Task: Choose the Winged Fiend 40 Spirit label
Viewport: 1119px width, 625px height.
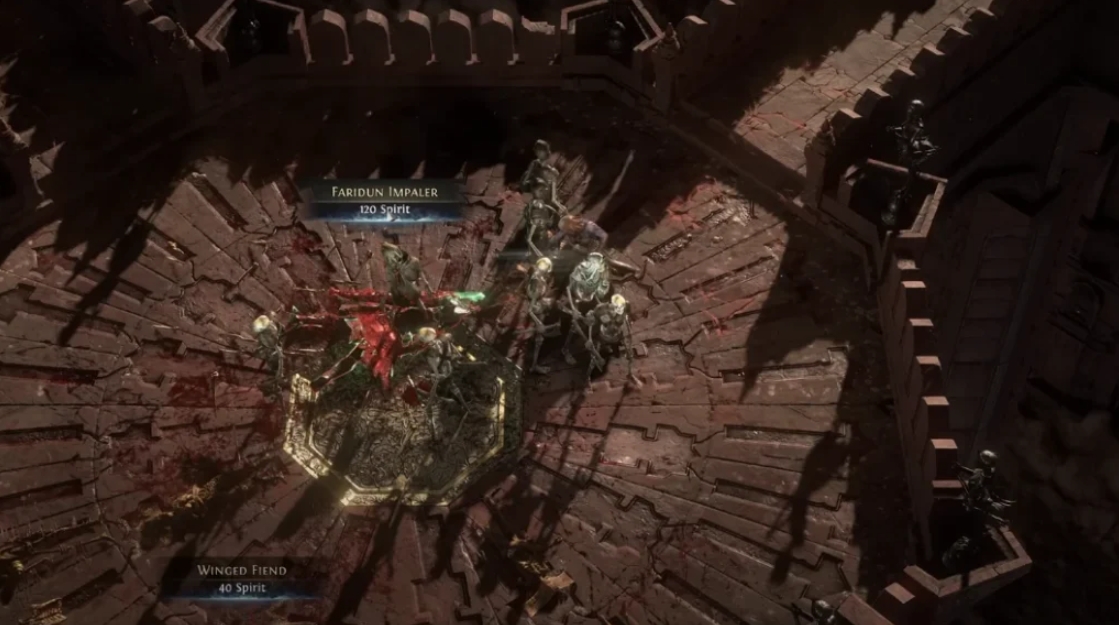Action: click(x=242, y=578)
